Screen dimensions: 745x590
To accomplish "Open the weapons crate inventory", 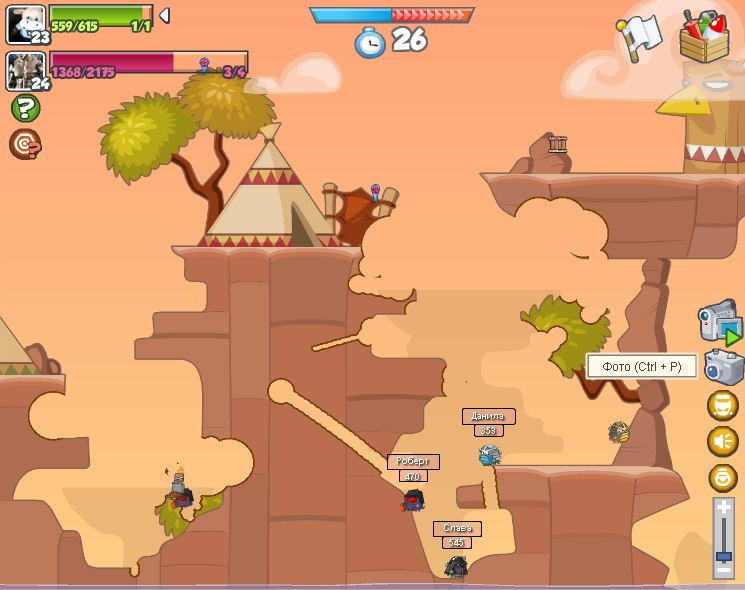I will tap(704, 36).
